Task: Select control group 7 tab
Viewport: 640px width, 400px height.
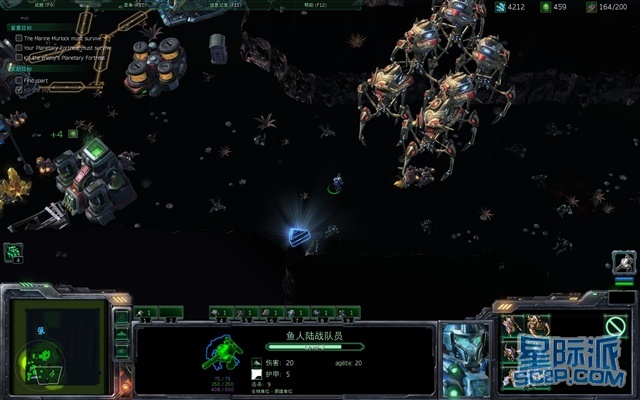Action: tap(297, 313)
